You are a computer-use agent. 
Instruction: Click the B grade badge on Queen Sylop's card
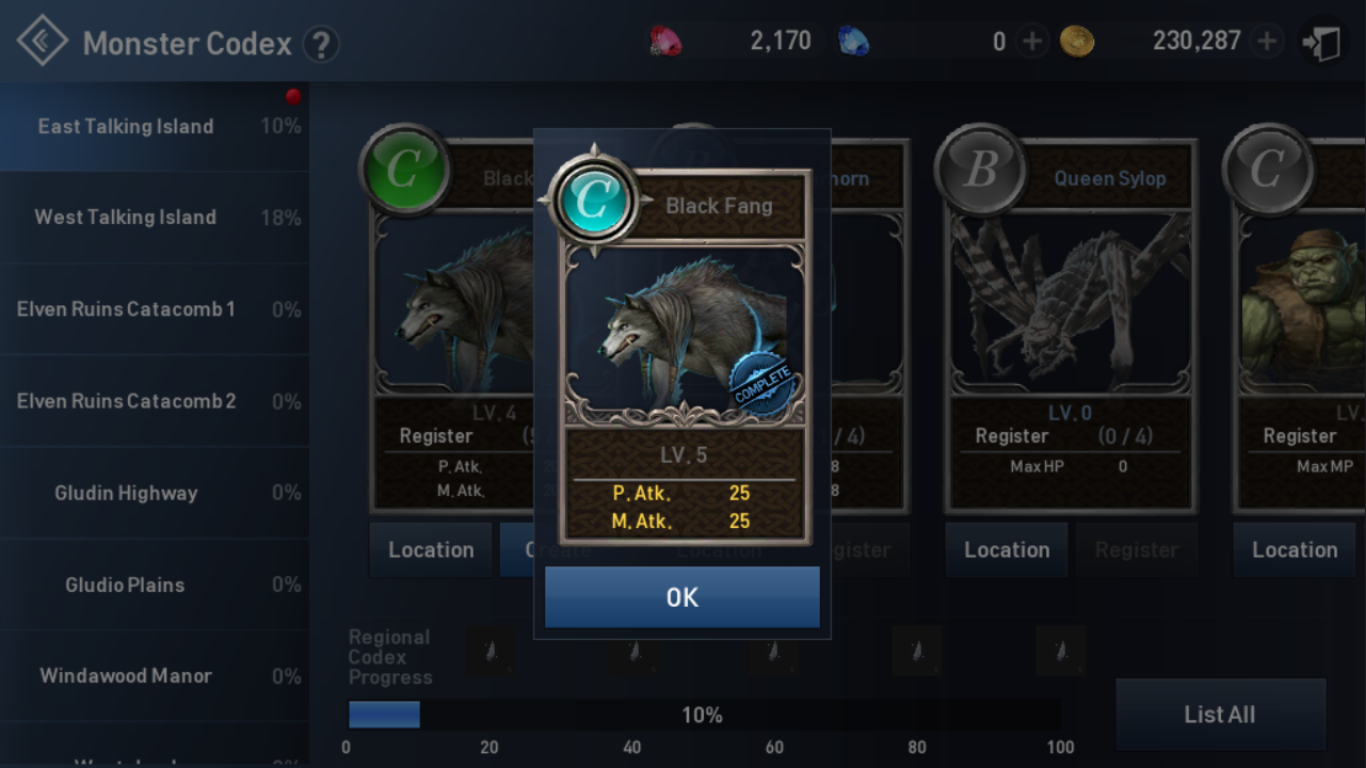979,170
